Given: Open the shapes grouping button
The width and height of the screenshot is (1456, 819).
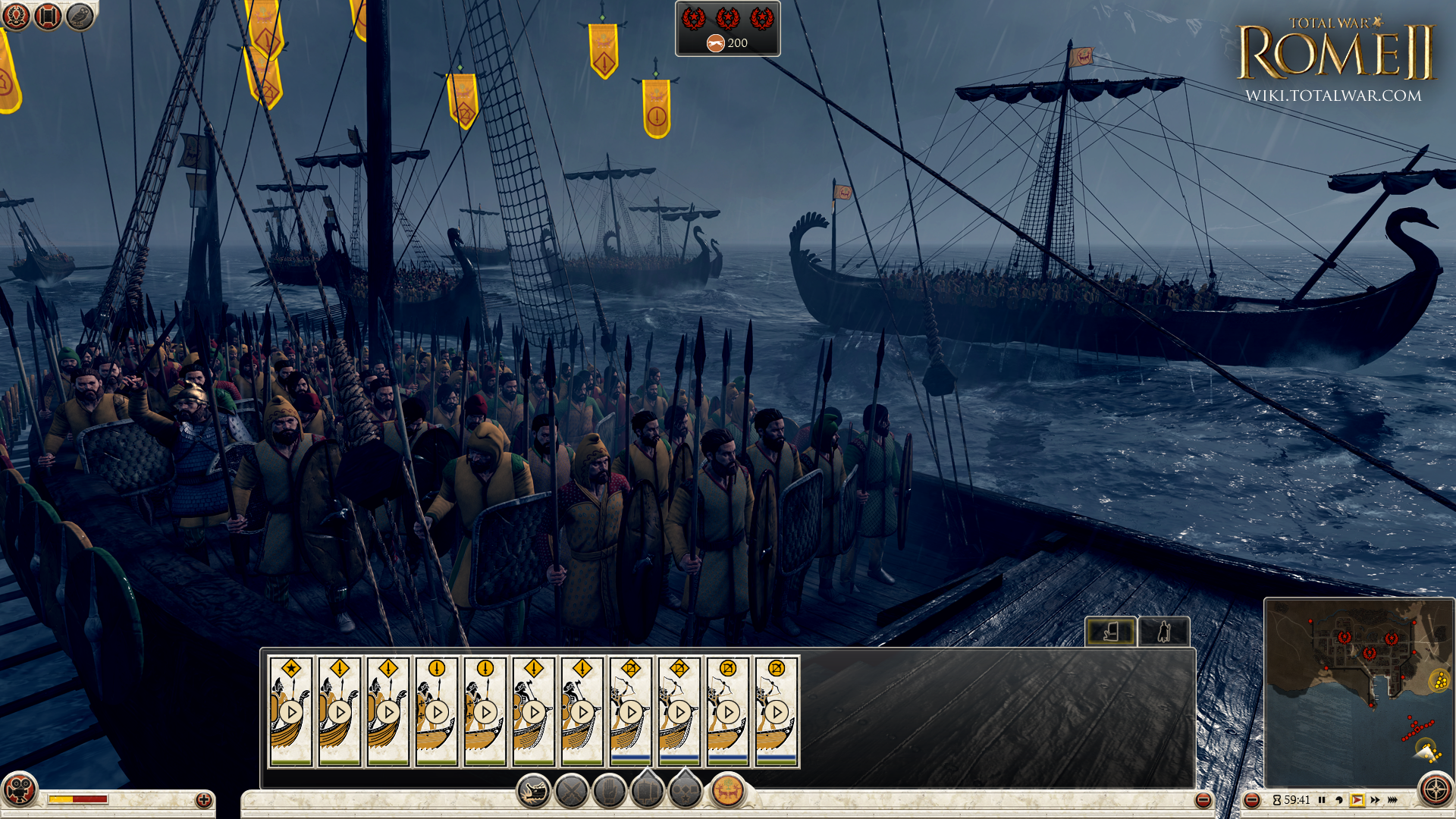Looking at the screenshot, I should (686, 792).
